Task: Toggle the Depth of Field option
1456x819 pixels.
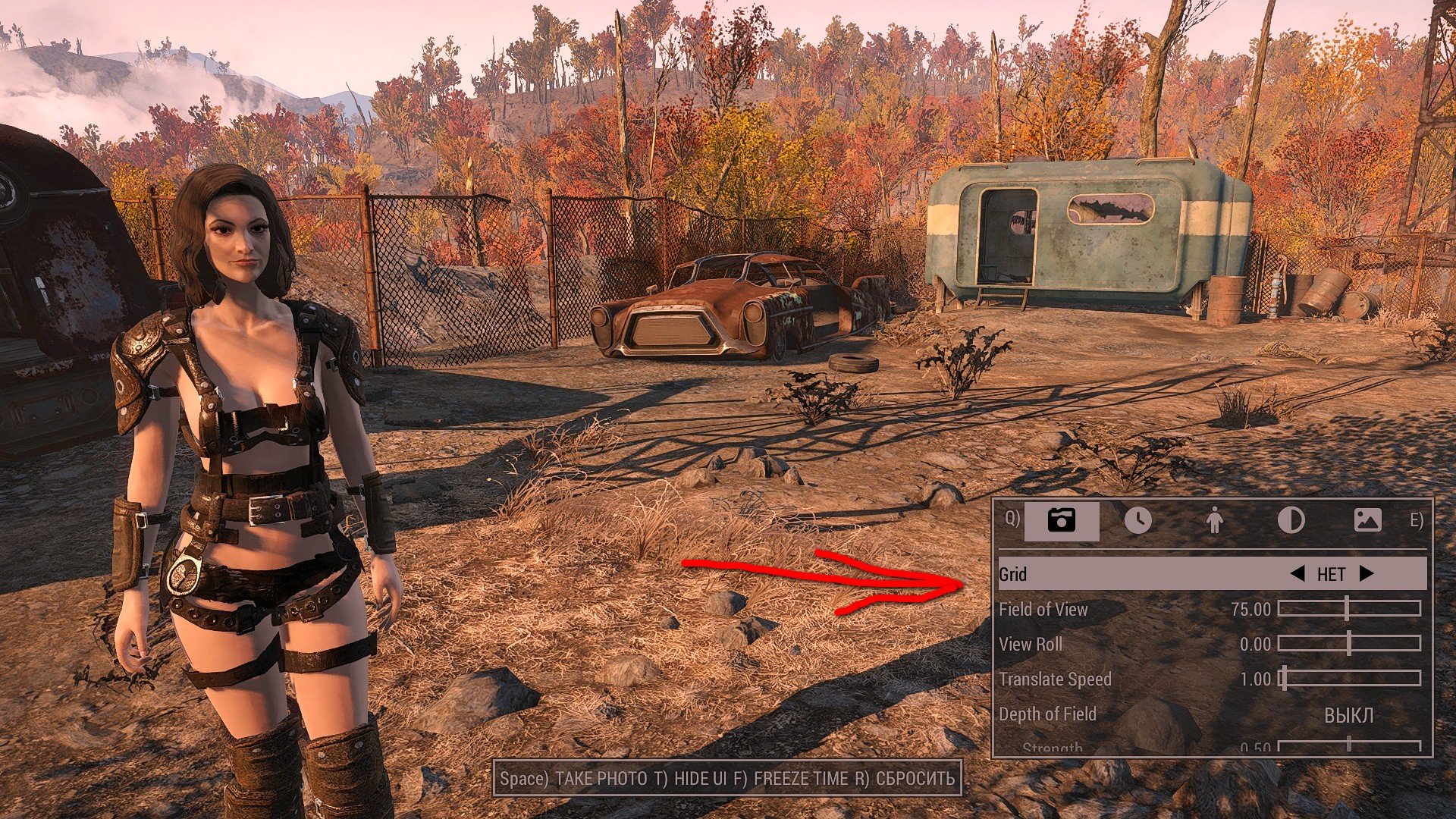Action: (x=1348, y=715)
